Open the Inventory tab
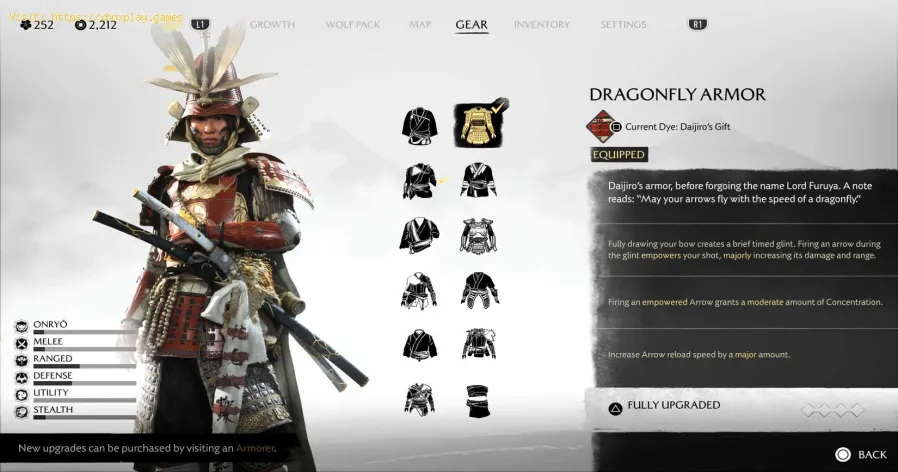Screen dimensions: 898x472 tap(542, 24)
